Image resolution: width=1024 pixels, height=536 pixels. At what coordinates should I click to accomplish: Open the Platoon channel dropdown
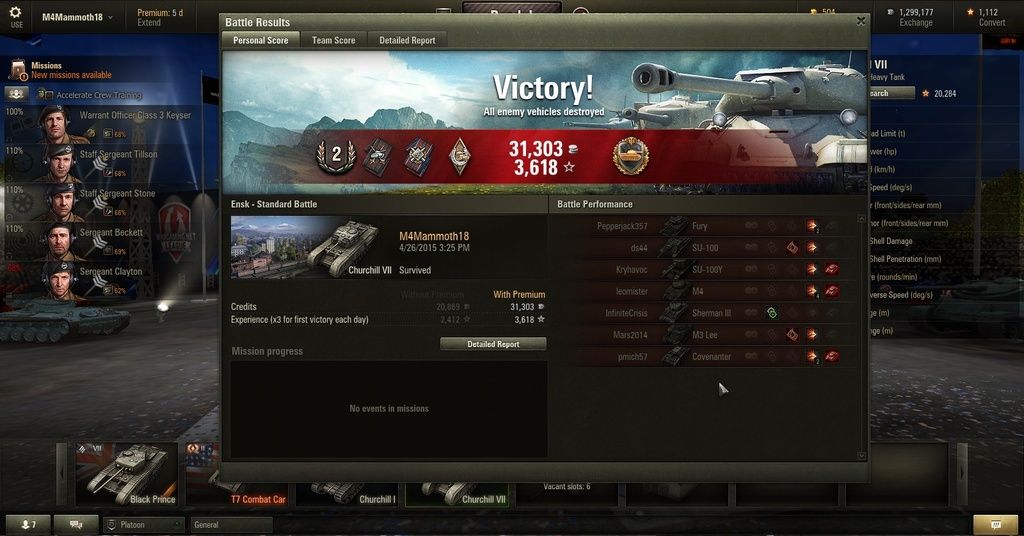(144, 525)
